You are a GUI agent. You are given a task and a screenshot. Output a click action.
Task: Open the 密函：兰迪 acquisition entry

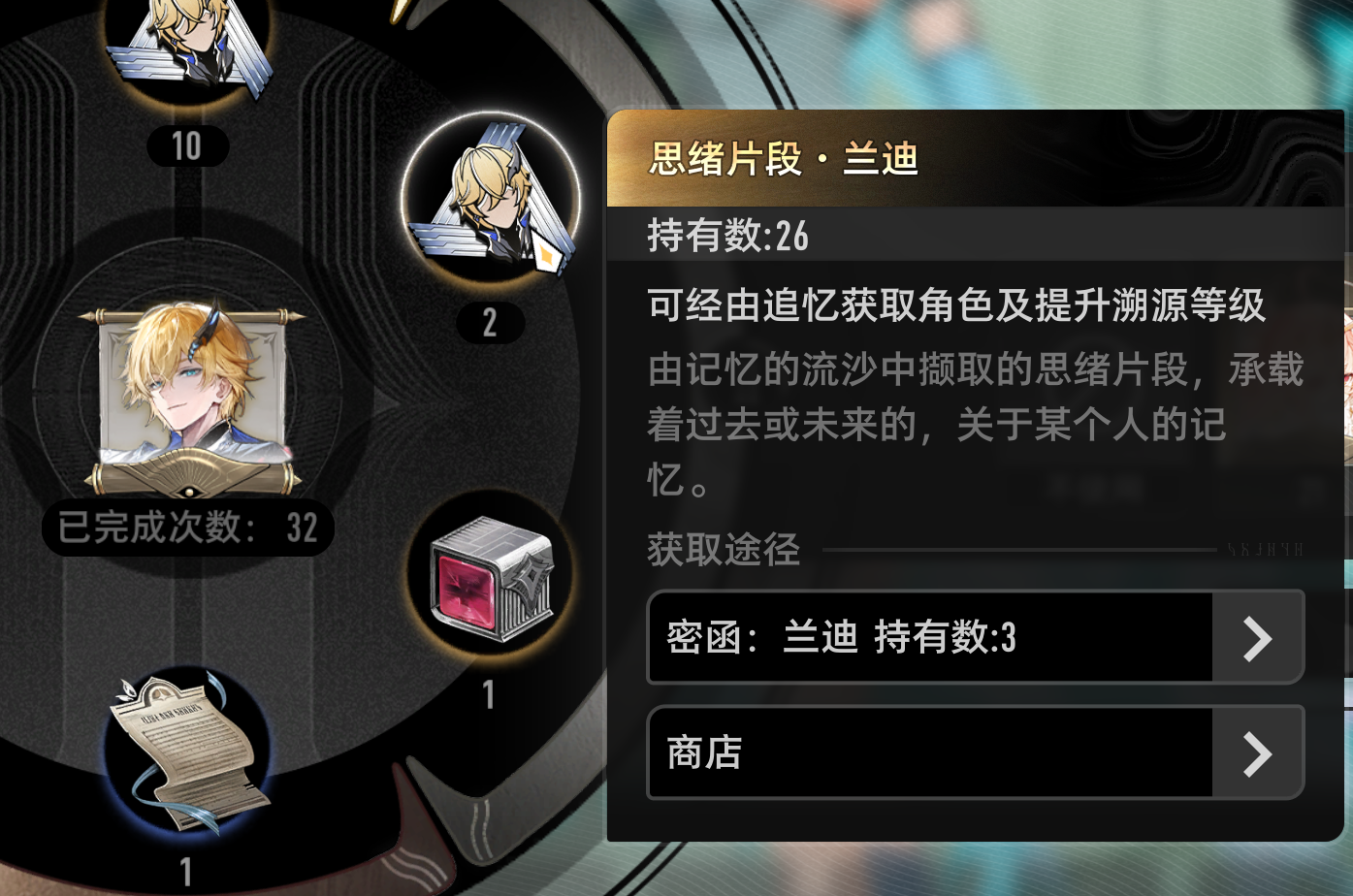click(931, 637)
